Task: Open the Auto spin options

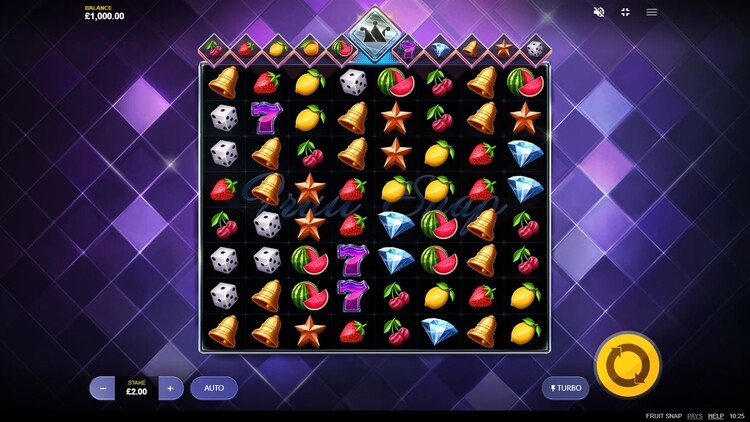Action: pyautogui.click(x=214, y=388)
